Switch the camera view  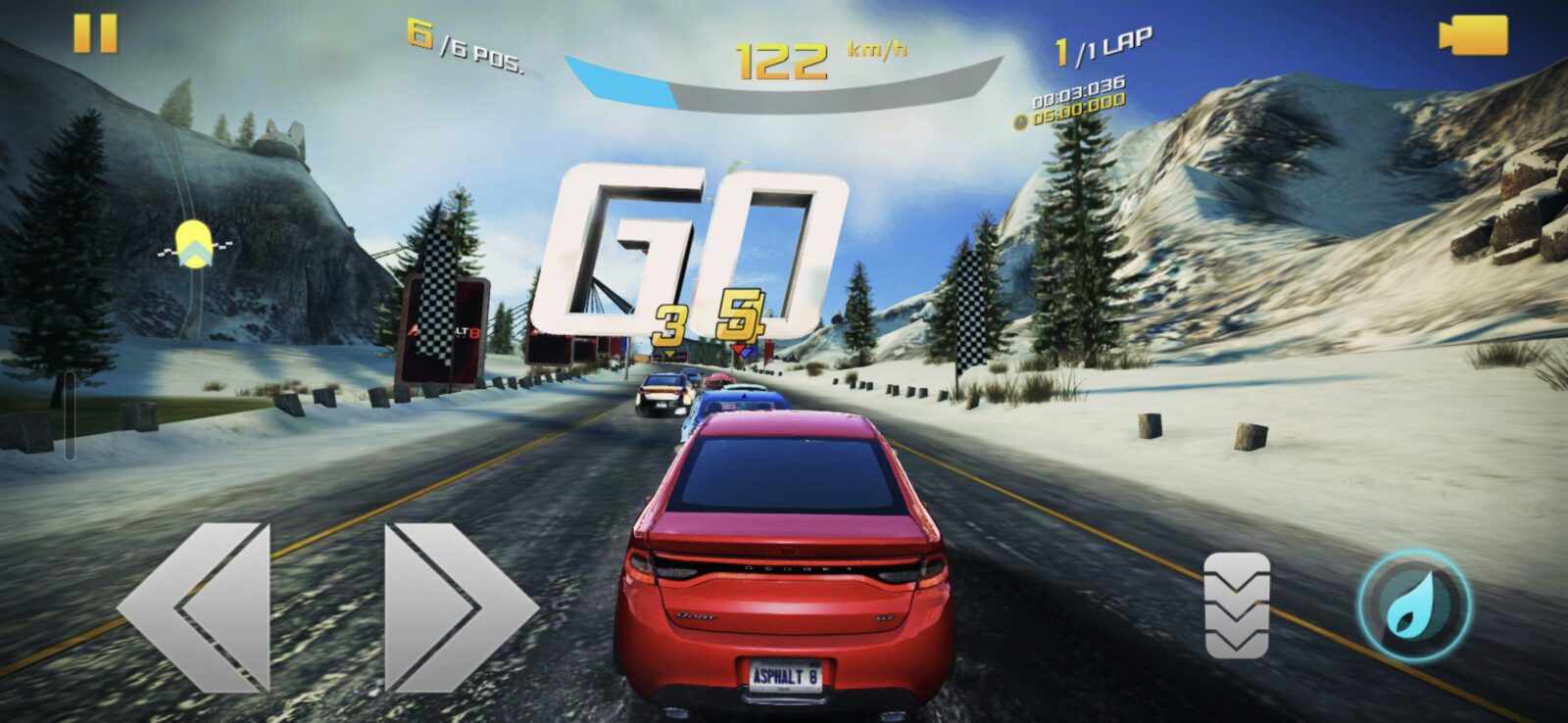point(1472,36)
